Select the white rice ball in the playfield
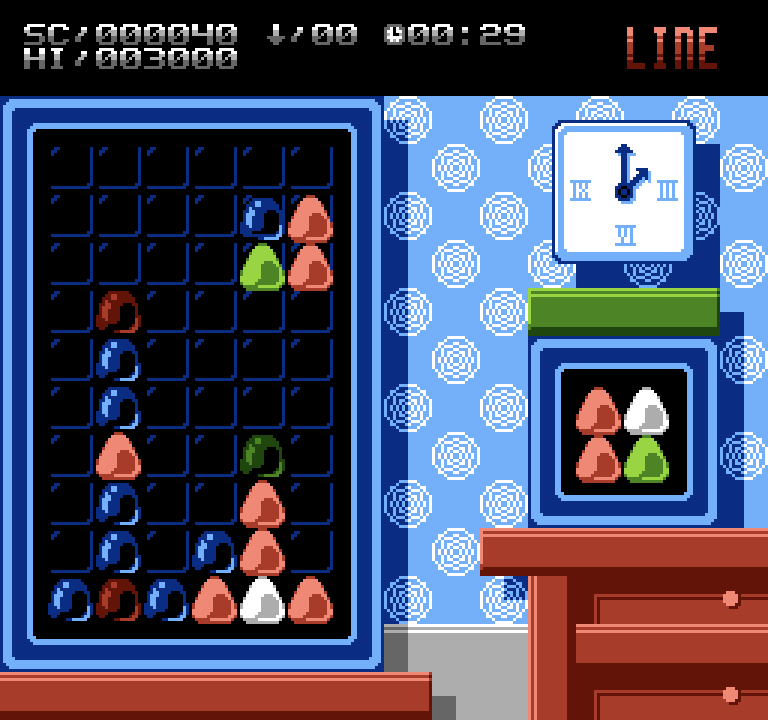The image size is (768, 720). click(x=262, y=600)
